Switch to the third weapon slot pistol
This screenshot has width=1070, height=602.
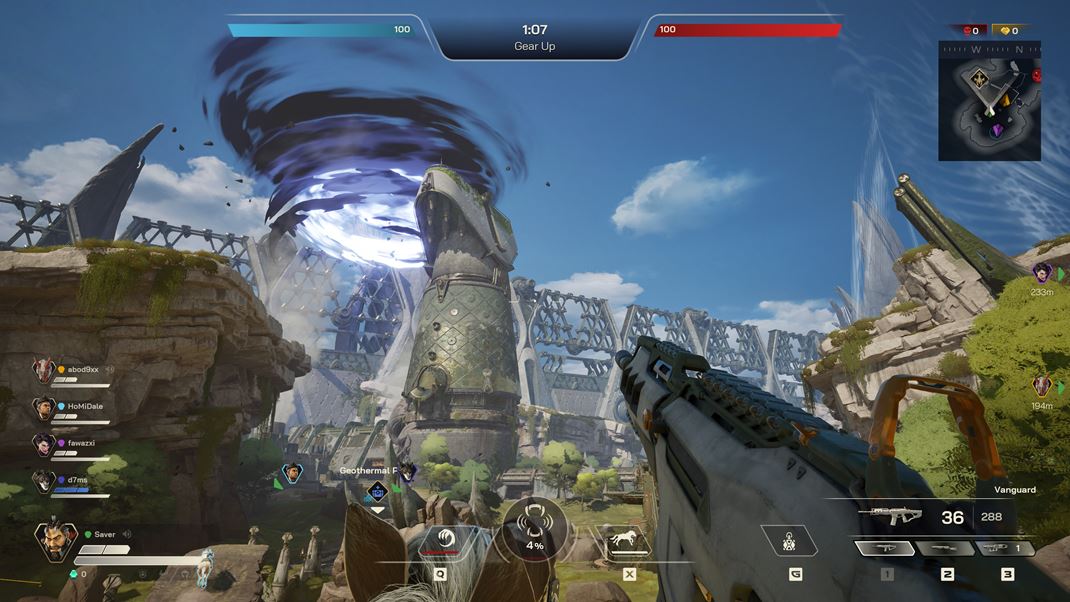[1004, 548]
